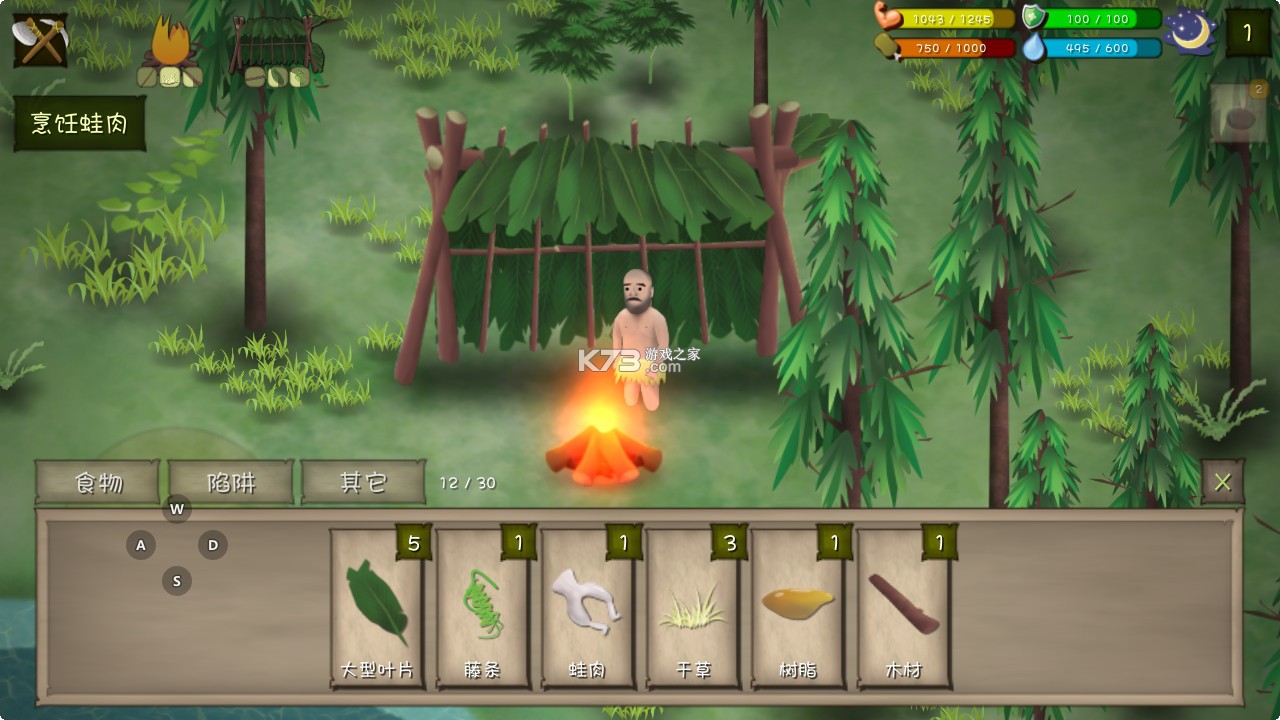Screen dimensions: 1280x720
Task: Click the moon night-time icon
Action: tap(1193, 32)
